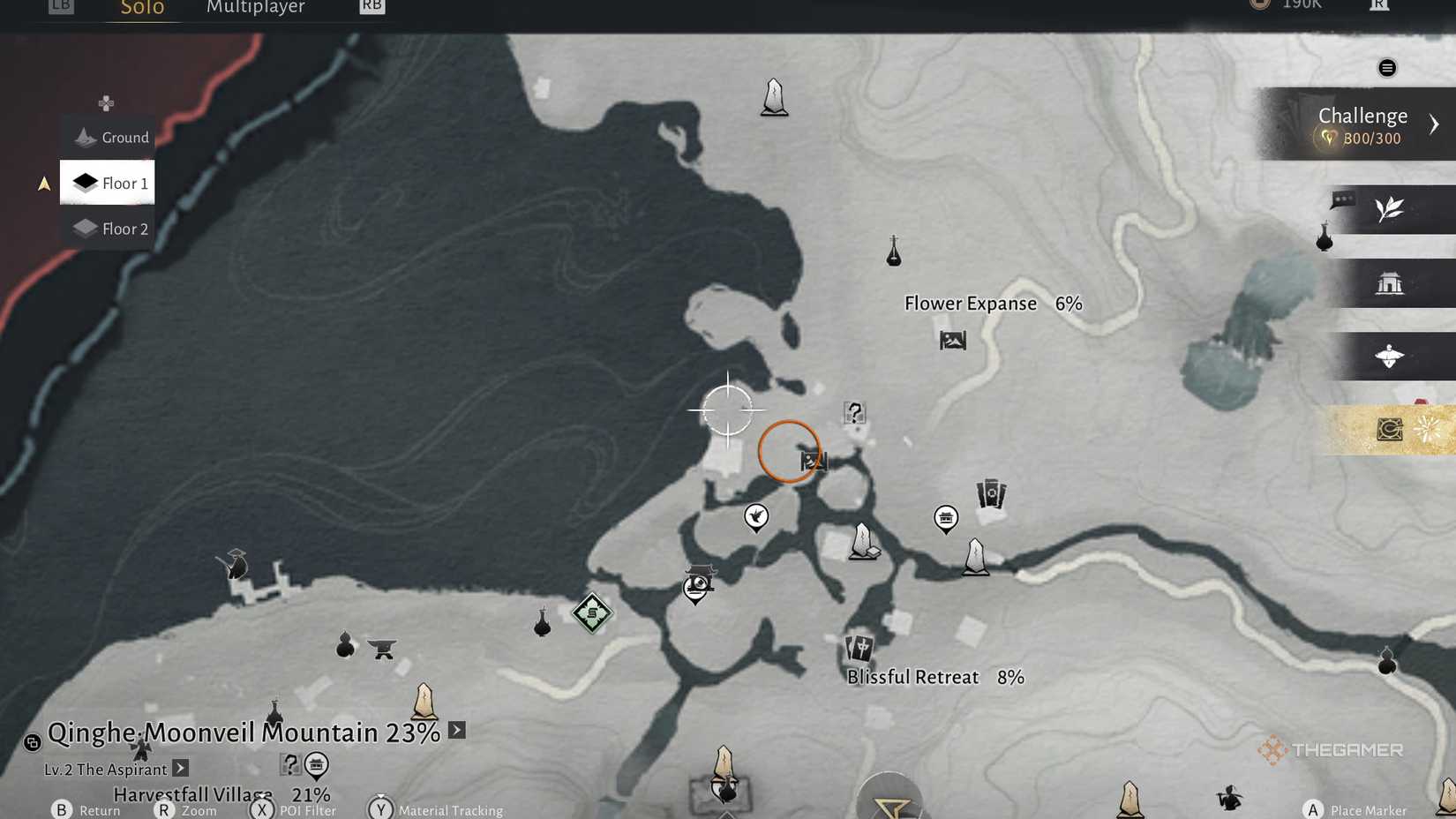Select the shrine building icon in sidebar
The height and width of the screenshot is (819, 1456).
pyautogui.click(x=1392, y=283)
